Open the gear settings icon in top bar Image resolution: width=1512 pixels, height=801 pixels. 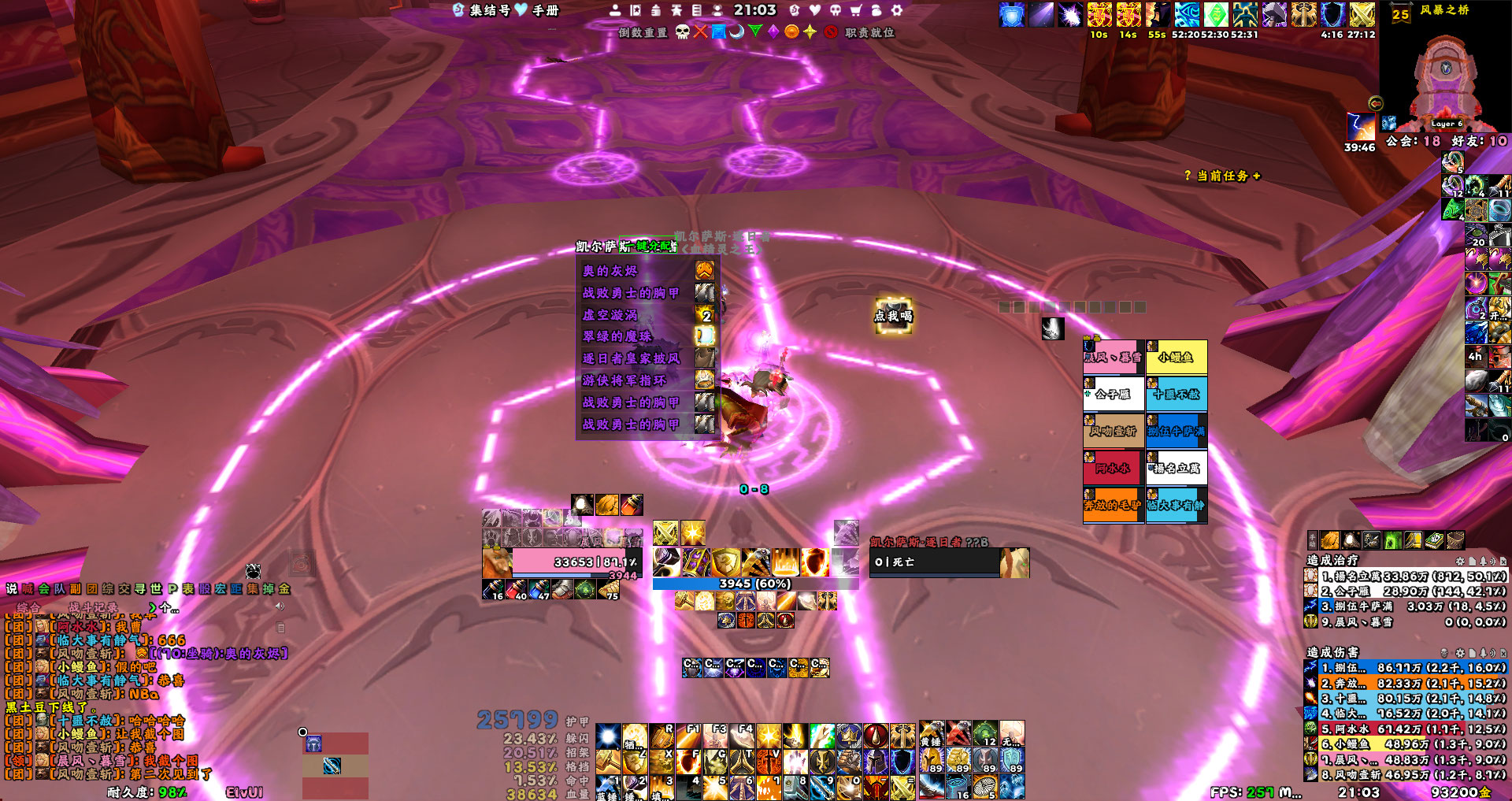click(x=896, y=10)
